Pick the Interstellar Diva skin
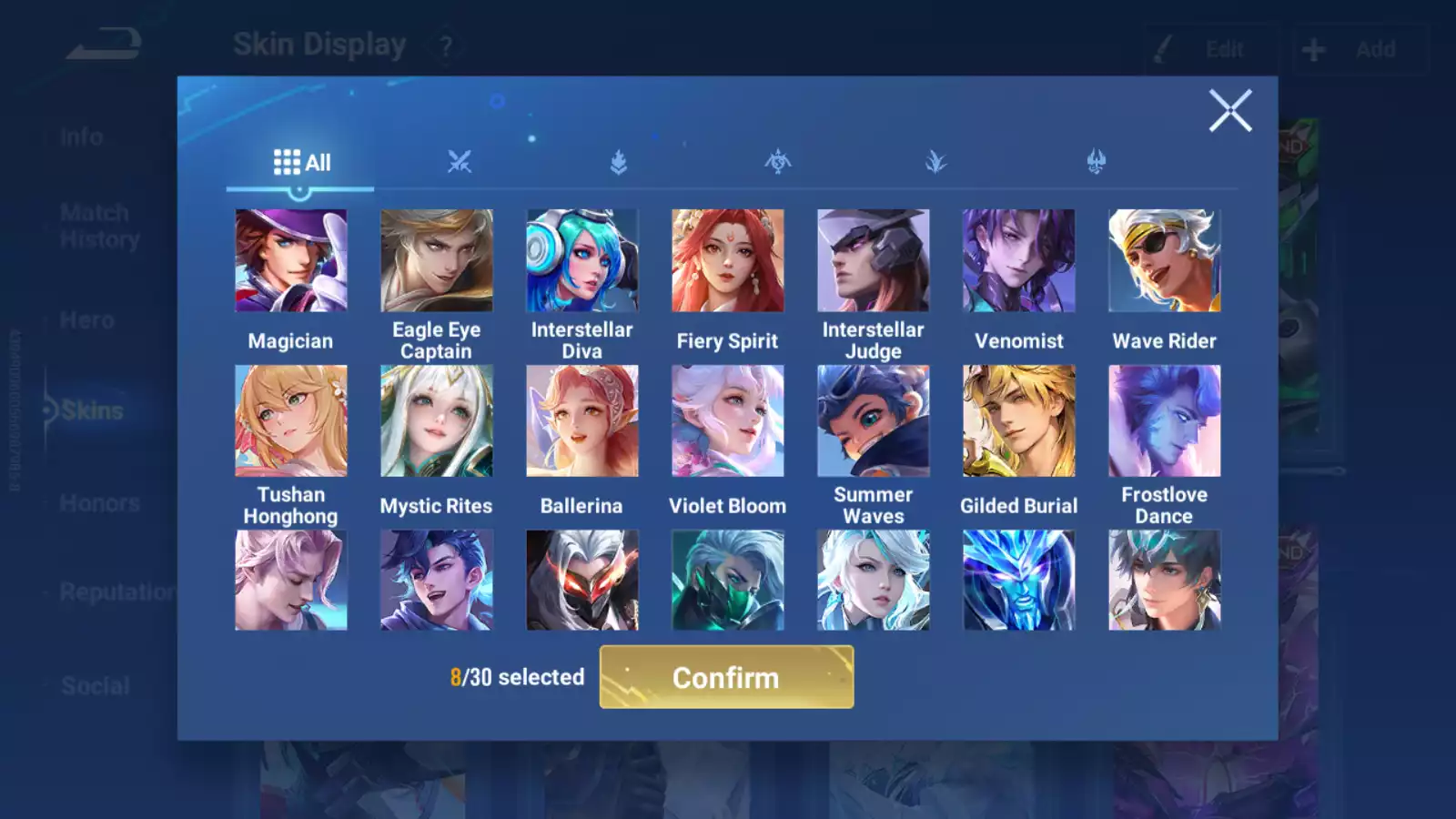The height and width of the screenshot is (819, 1456). [582, 261]
